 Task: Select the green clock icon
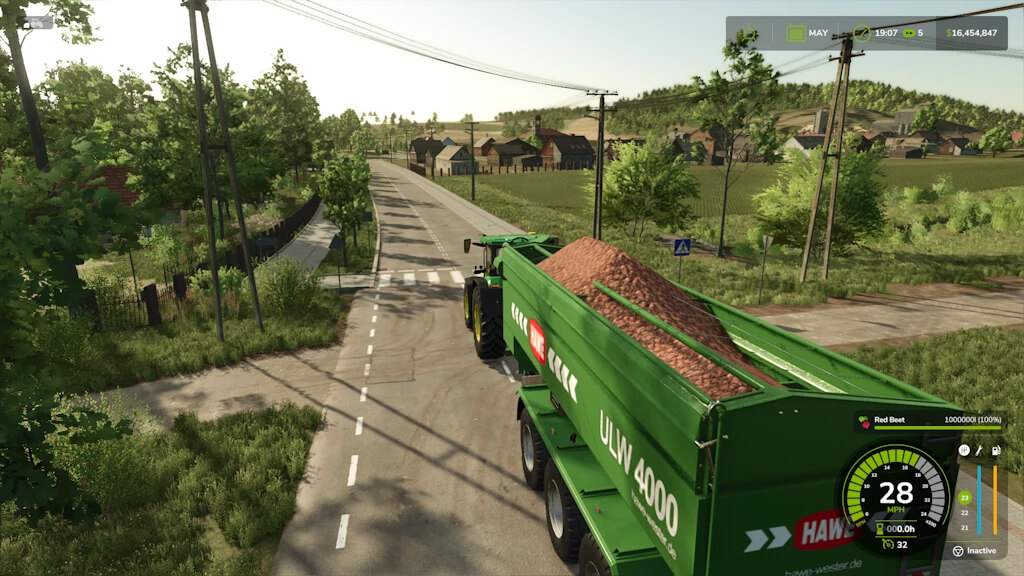click(863, 33)
